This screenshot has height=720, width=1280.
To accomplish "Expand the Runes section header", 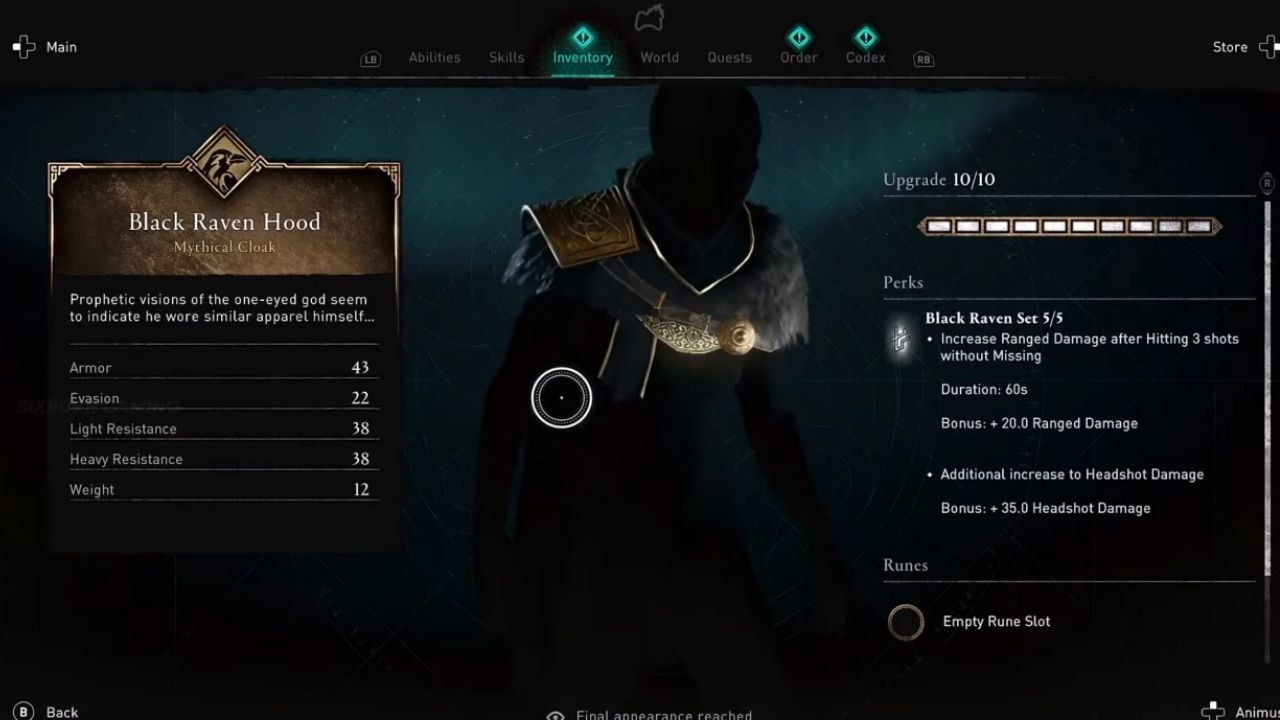I will click(x=905, y=565).
